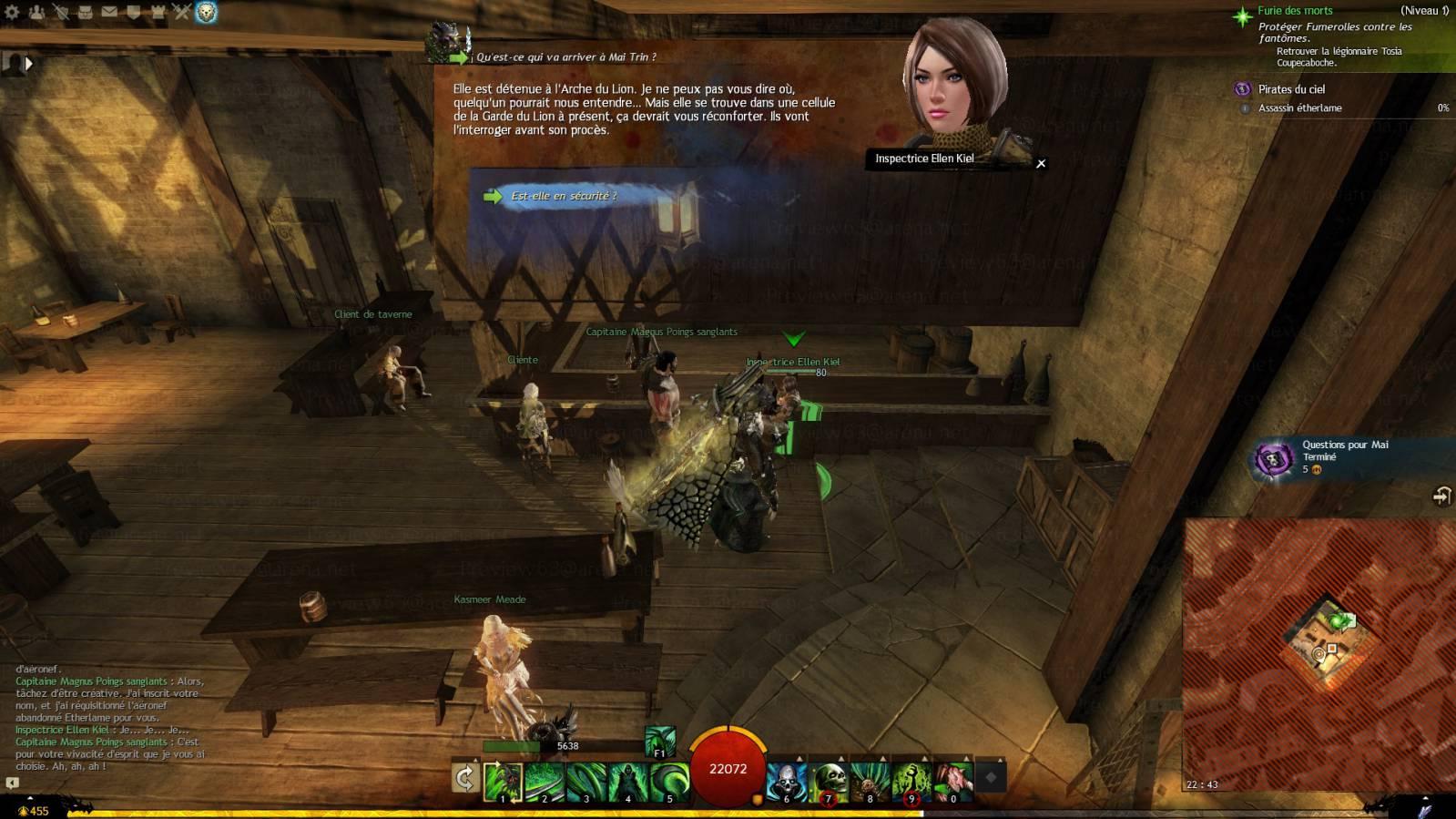This screenshot has height=819, width=1456.
Task: Open the mail envelope icon
Action: [109, 12]
